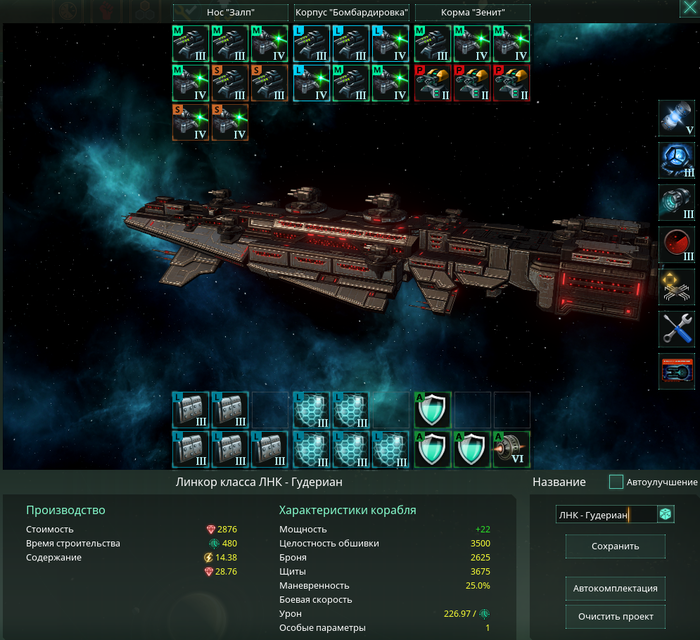Clear the design with Очистить проект
The image size is (700, 640).
pos(615,615)
